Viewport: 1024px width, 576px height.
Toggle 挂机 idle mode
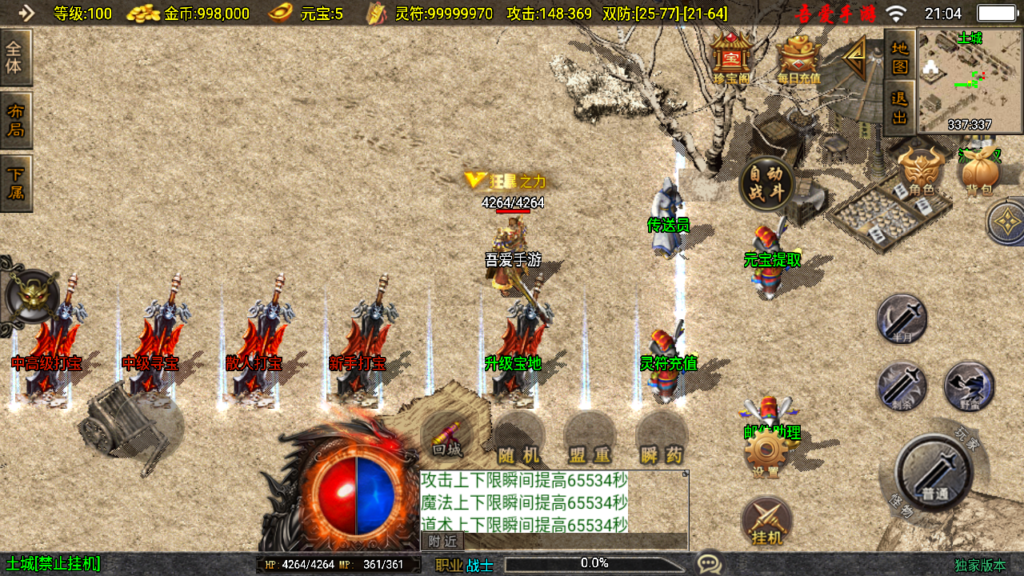767,522
